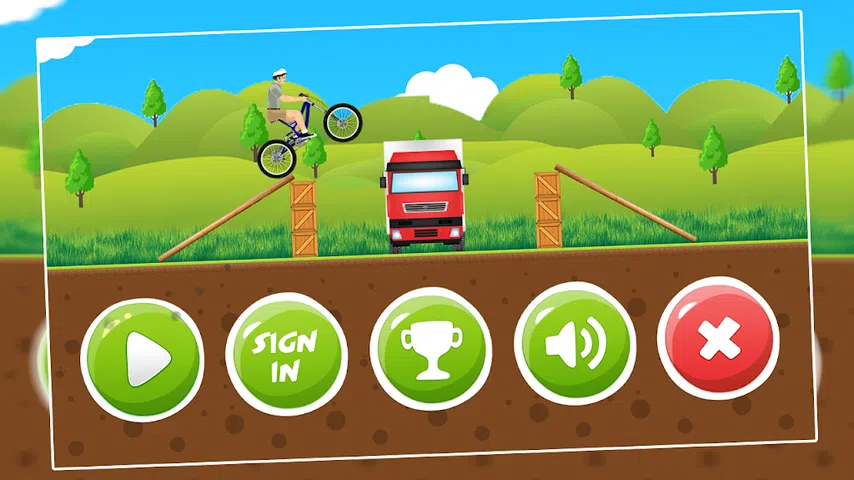Toggle sound with the speaker button
854x480 pixels.
coord(574,344)
